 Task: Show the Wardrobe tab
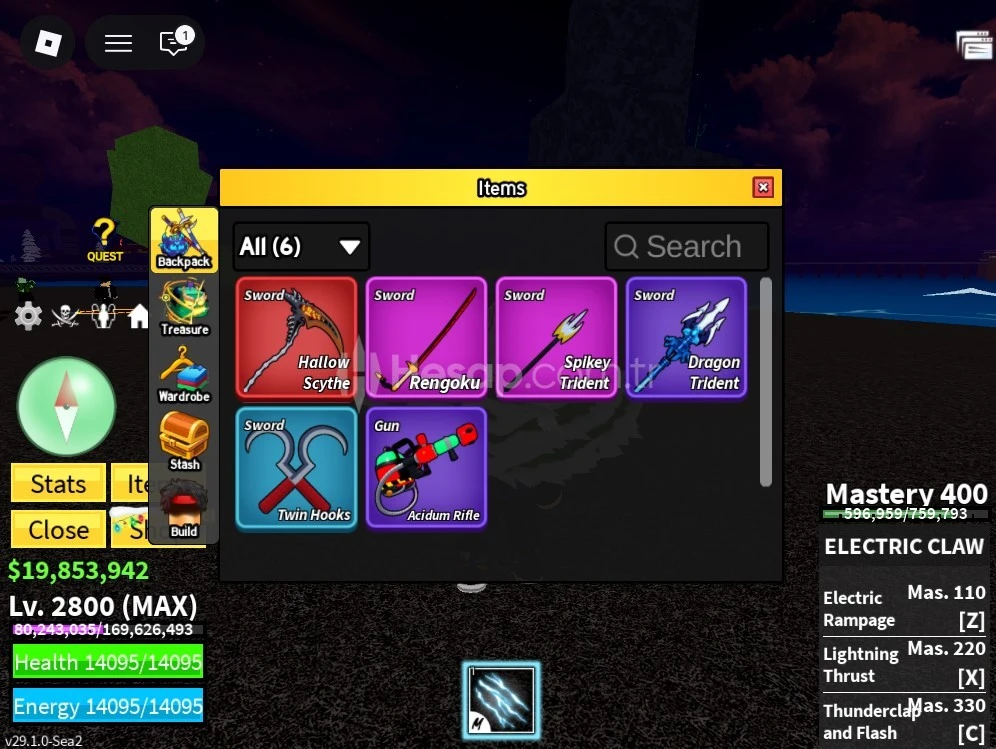184,375
